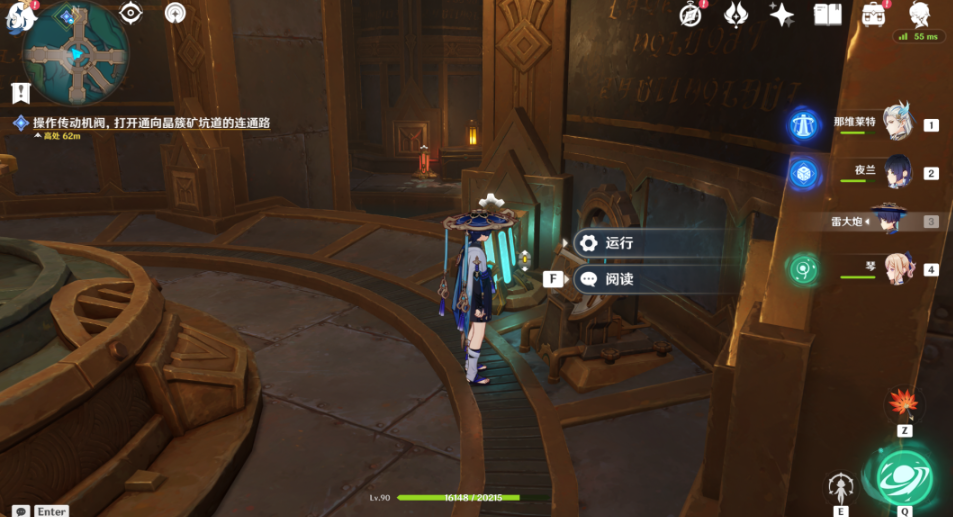The image size is (953, 517).
Task: Open the chat box speech bubble
Action: (20, 511)
